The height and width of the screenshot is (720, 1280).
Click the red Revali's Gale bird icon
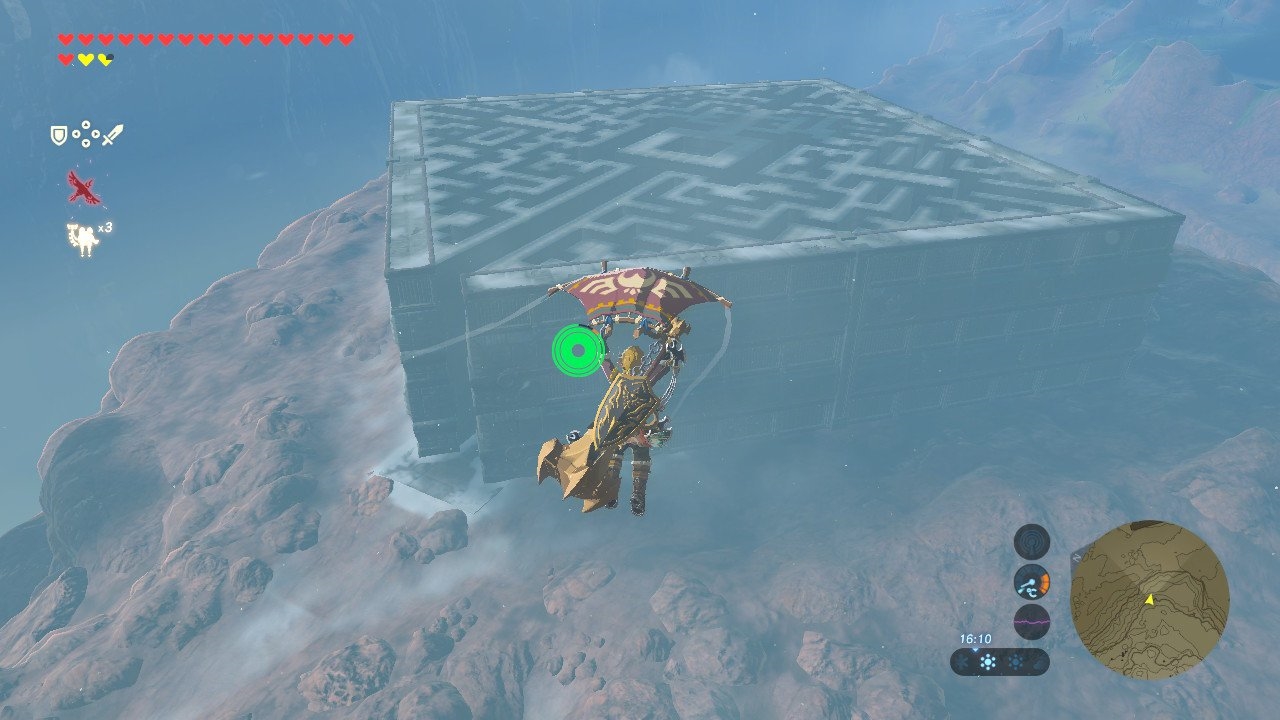tap(83, 188)
